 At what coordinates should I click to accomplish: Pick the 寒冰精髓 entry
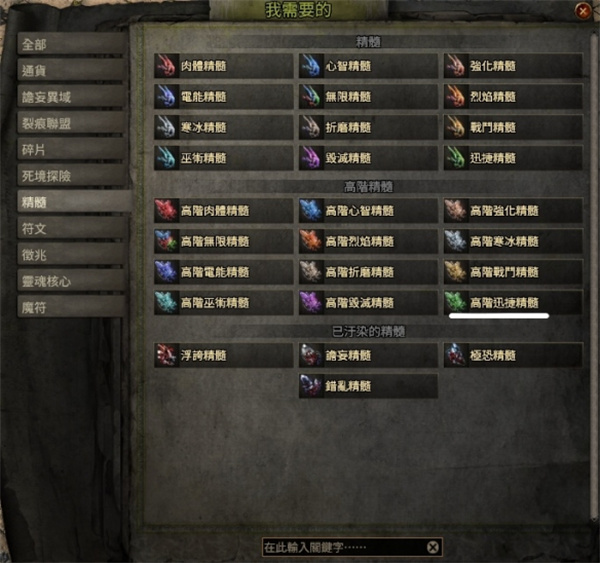[x=223, y=127]
